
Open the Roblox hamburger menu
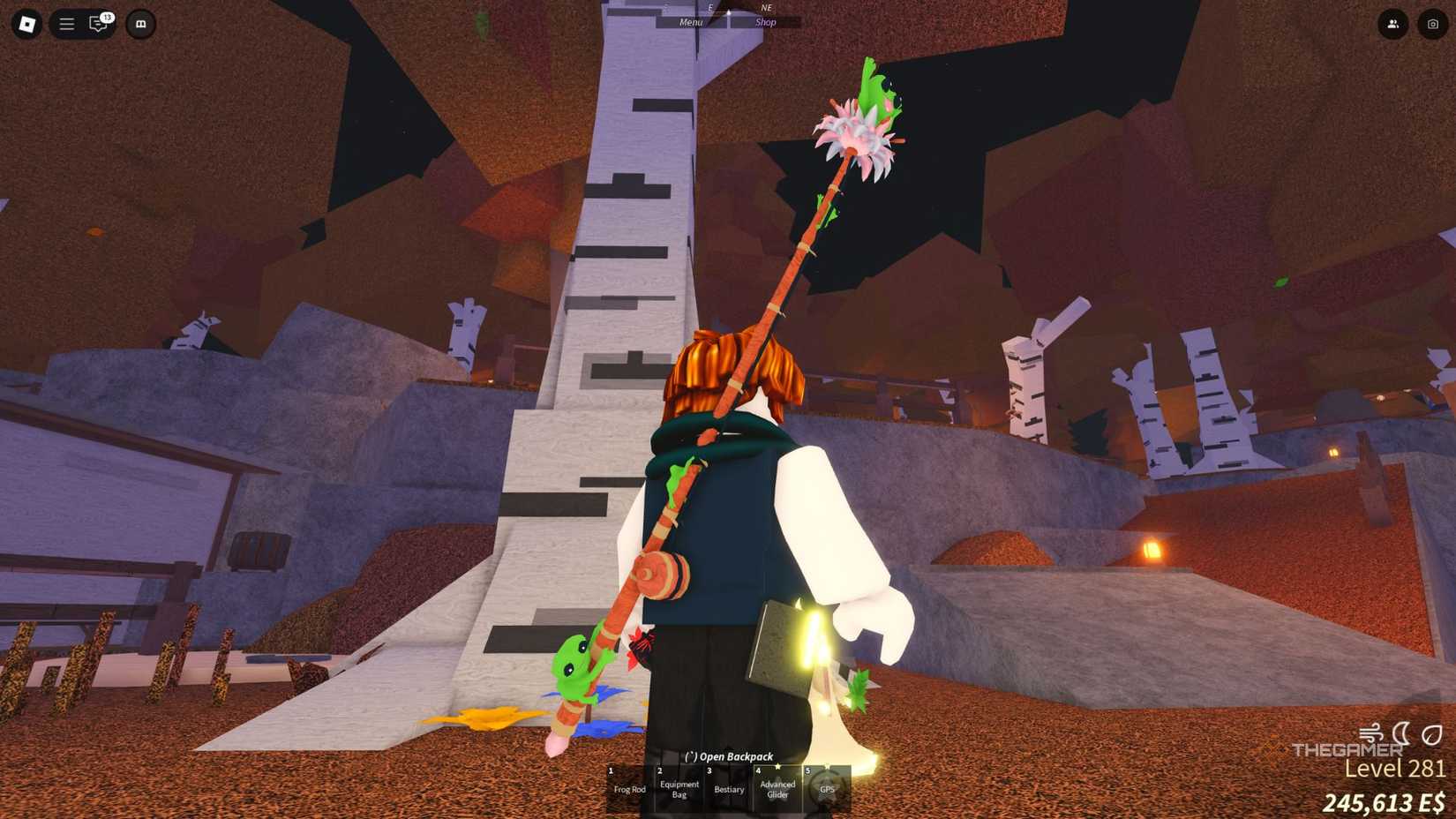pos(65,24)
